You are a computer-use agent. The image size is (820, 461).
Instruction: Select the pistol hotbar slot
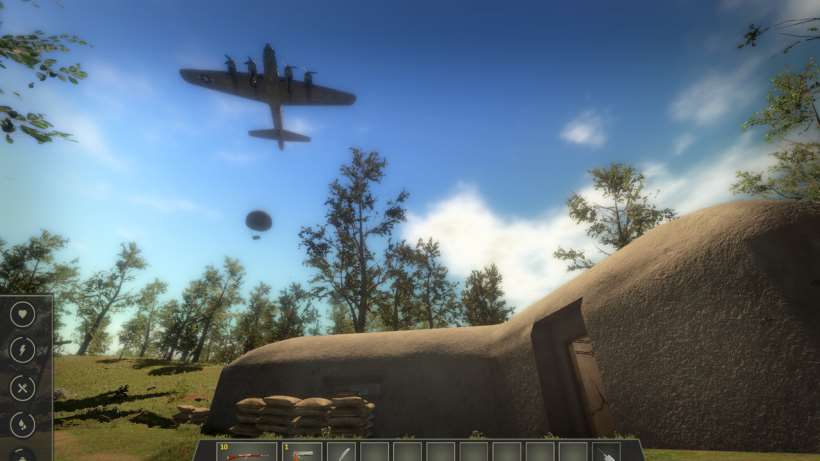(x=302, y=452)
